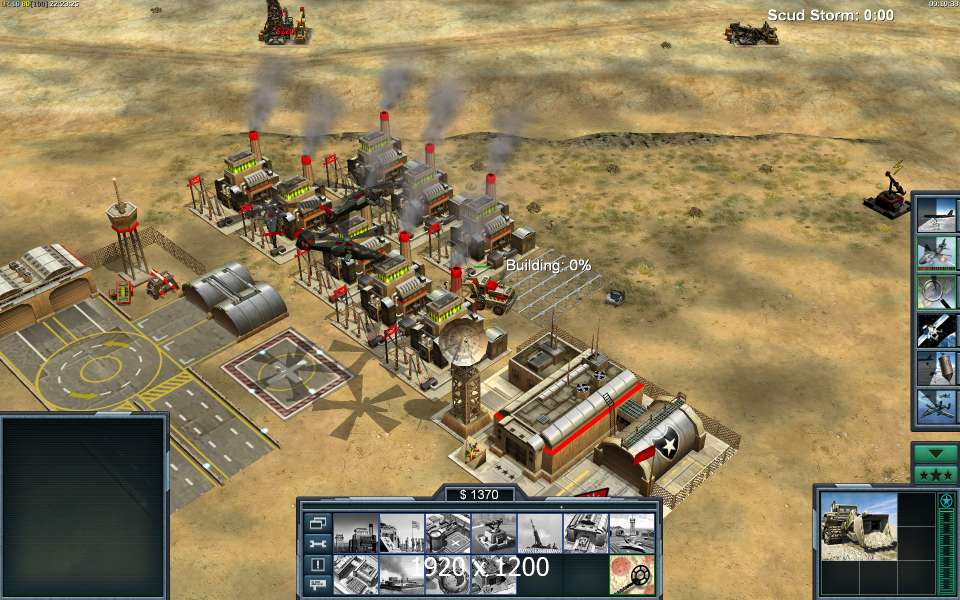Activate the satellite general's power
This screenshot has width=960, height=600.
[x=938, y=329]
